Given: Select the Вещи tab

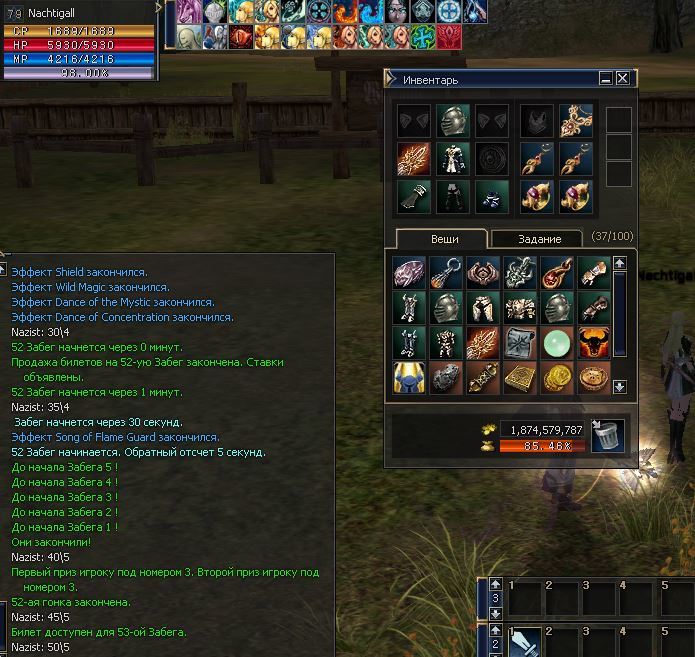Looking at the screenshot, I should (x=444, y=239).
